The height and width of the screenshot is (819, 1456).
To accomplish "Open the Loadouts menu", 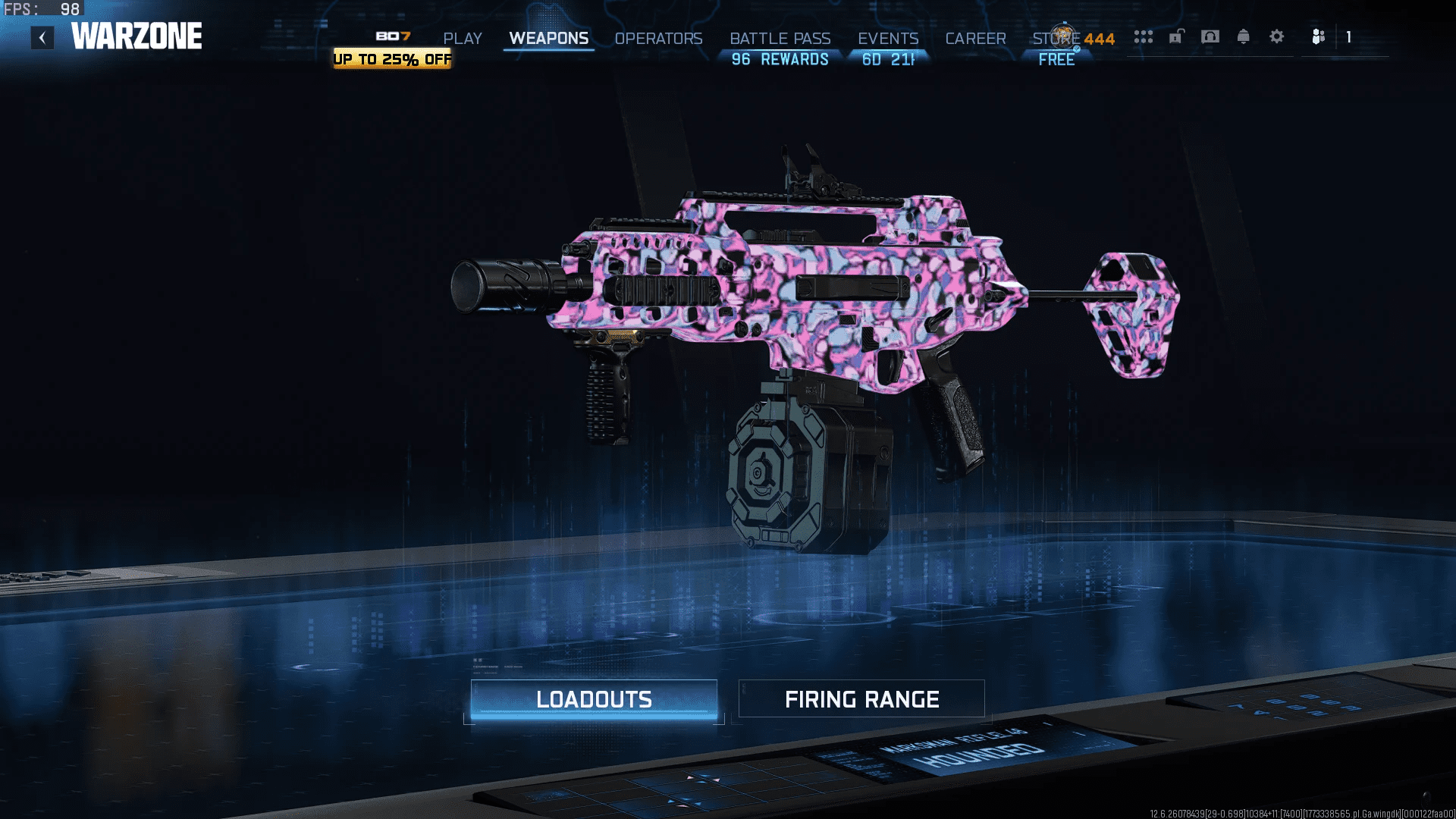I will coord(594,699).
